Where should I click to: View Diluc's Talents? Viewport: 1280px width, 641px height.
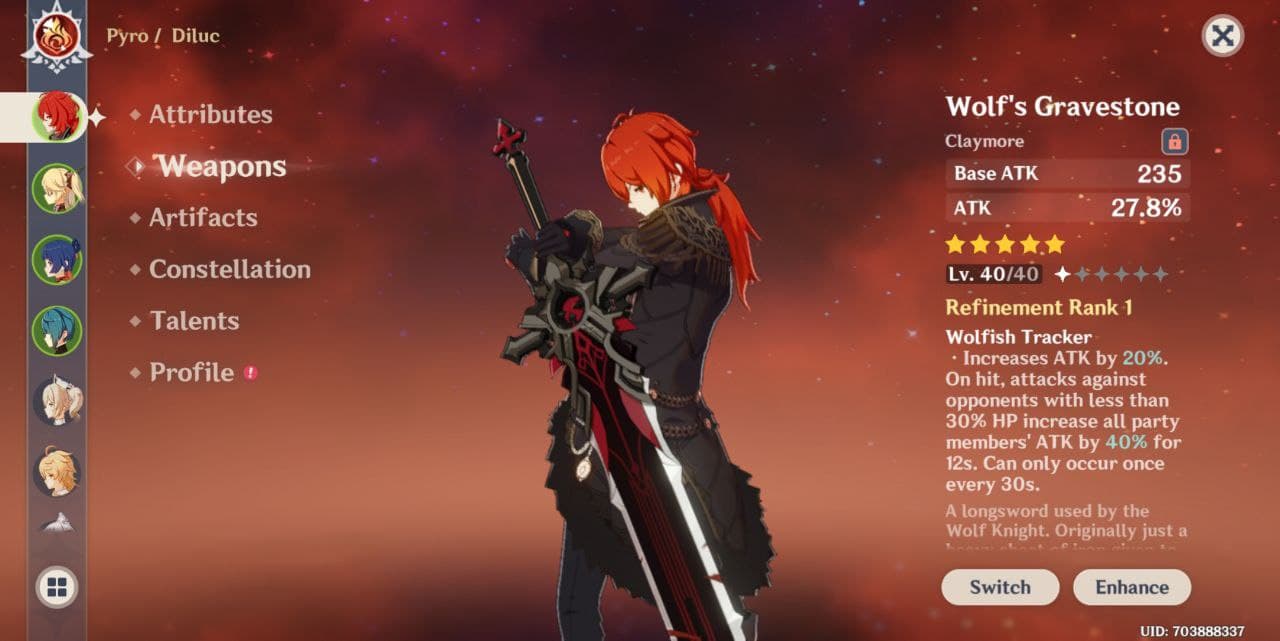pyautogui.click(x=194, y=321)
